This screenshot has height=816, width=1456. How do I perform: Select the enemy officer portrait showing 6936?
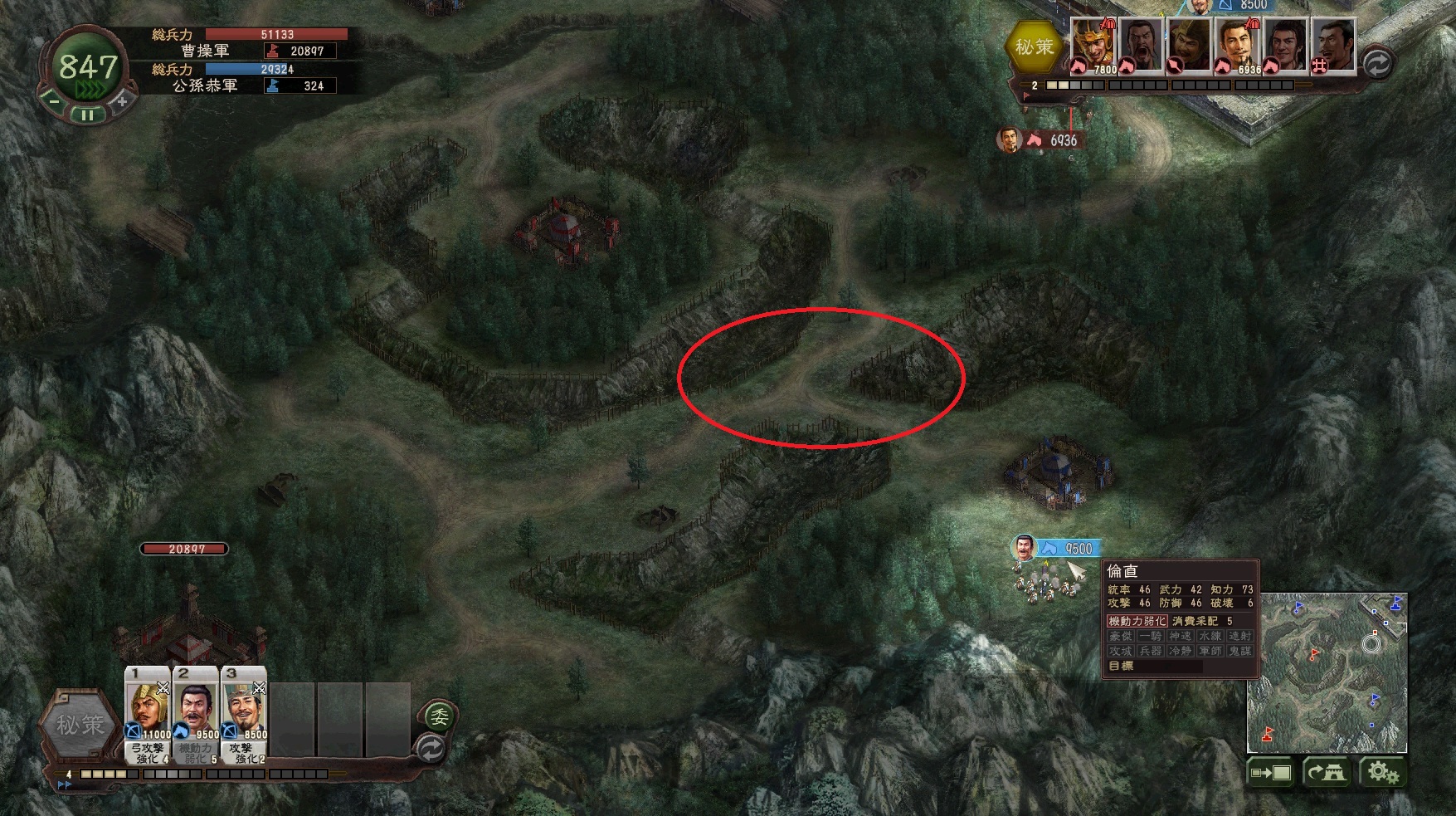pos(1238,46)
